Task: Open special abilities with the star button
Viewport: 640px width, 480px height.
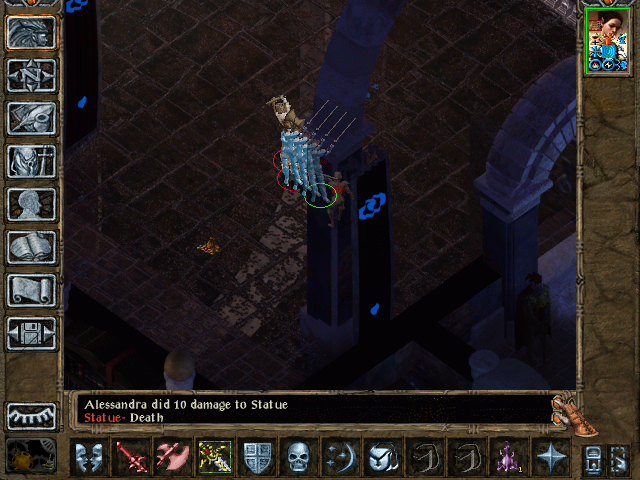Action: point(549,457)
